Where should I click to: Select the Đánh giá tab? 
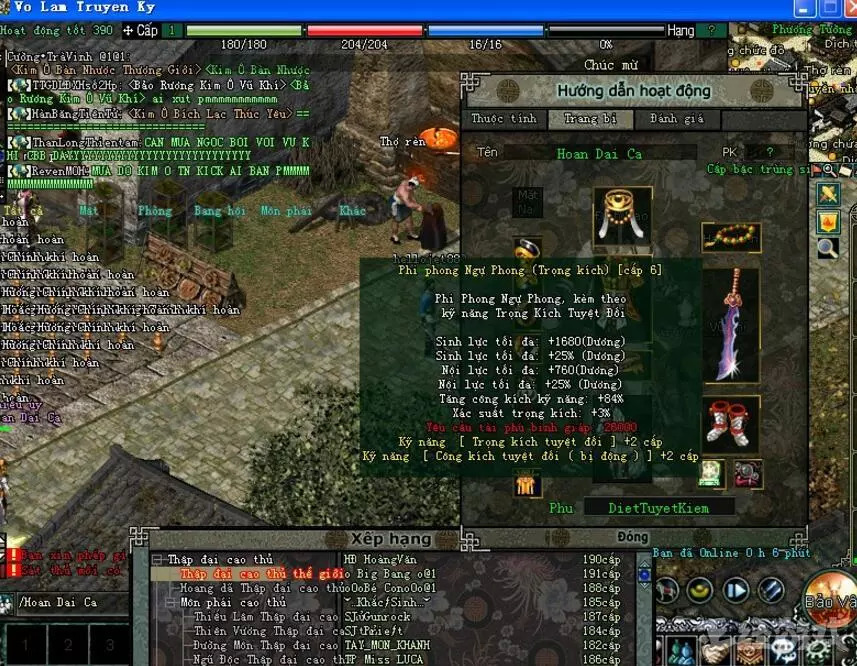point(677,119)
